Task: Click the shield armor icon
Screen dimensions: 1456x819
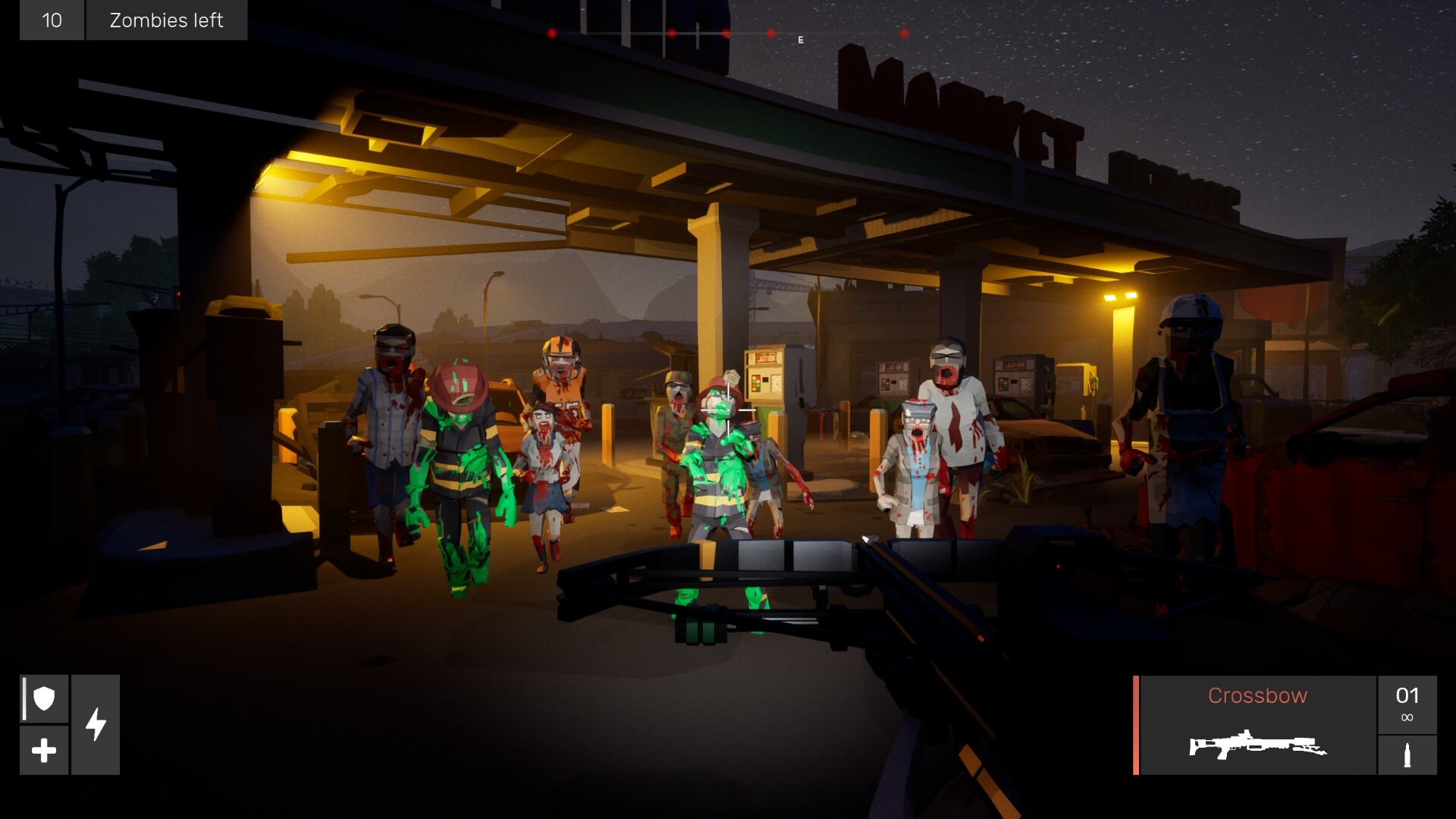Action: coord(44,697)
